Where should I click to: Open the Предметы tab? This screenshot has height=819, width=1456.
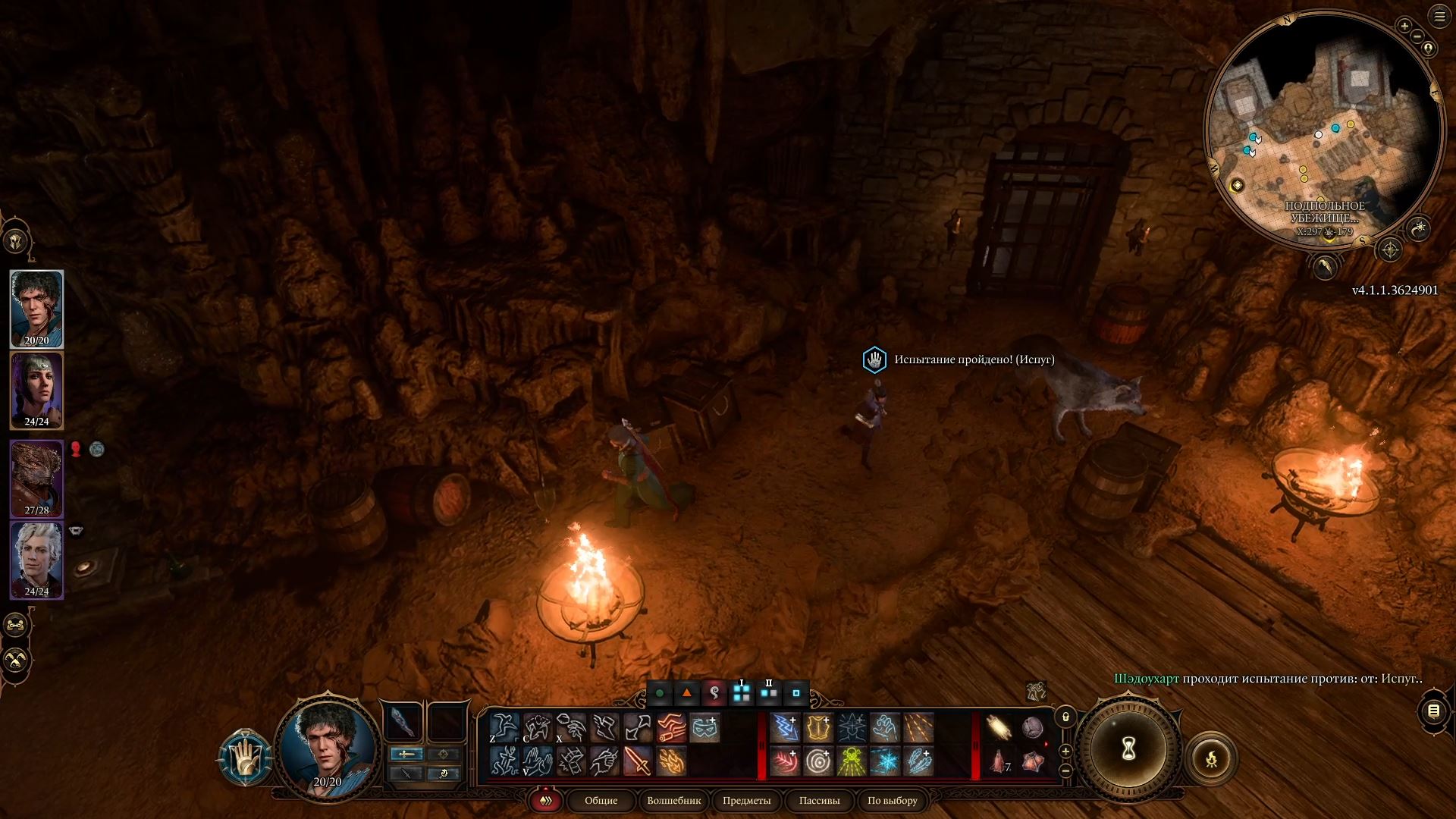[x=748, y=801]
